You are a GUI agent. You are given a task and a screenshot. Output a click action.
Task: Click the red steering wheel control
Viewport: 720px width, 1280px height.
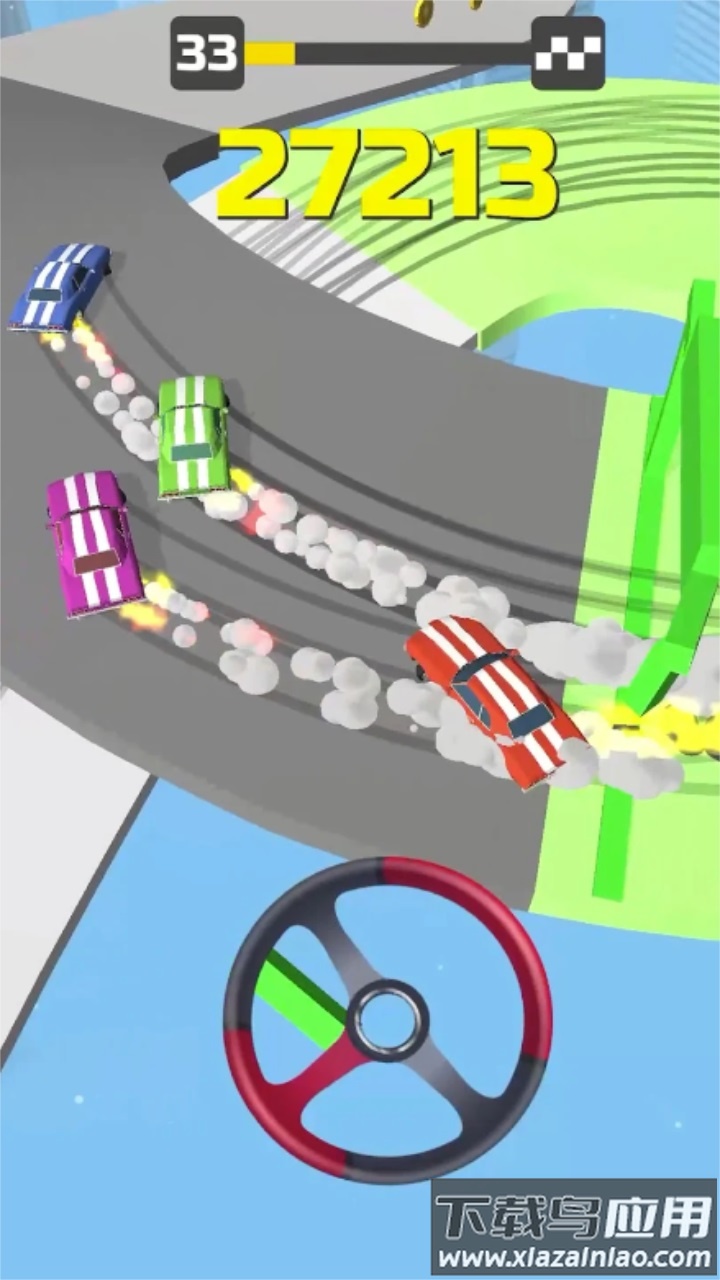[x=387, y=1021]
